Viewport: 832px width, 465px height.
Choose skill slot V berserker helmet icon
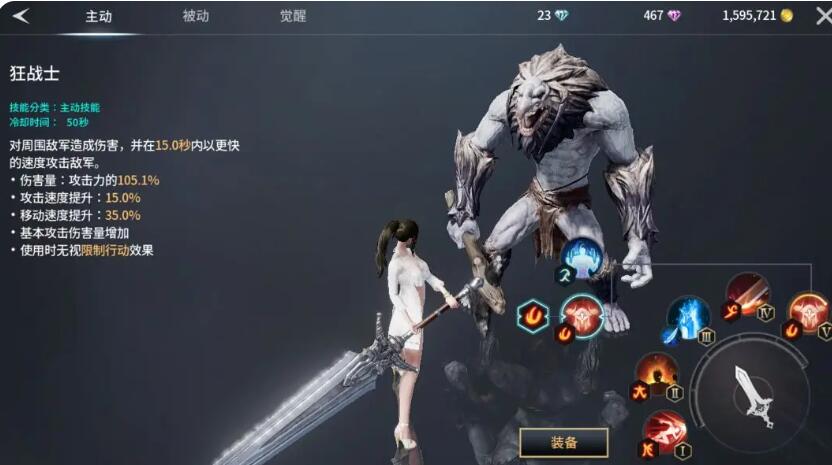(808, 311)
